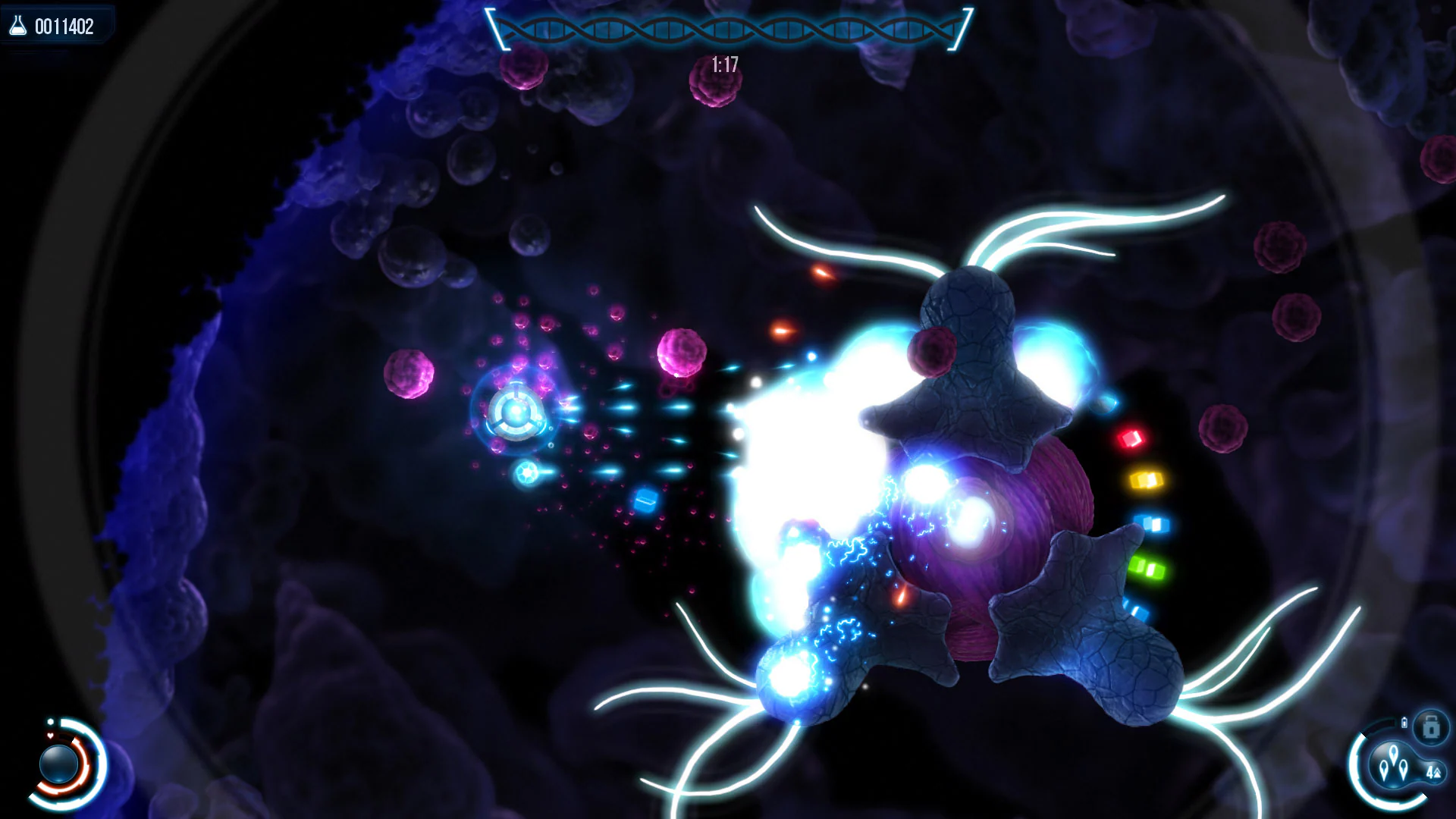The image size is (1456, 819).
Task: Select the triple-droplet weapon icon
Action: (1393, 764)
